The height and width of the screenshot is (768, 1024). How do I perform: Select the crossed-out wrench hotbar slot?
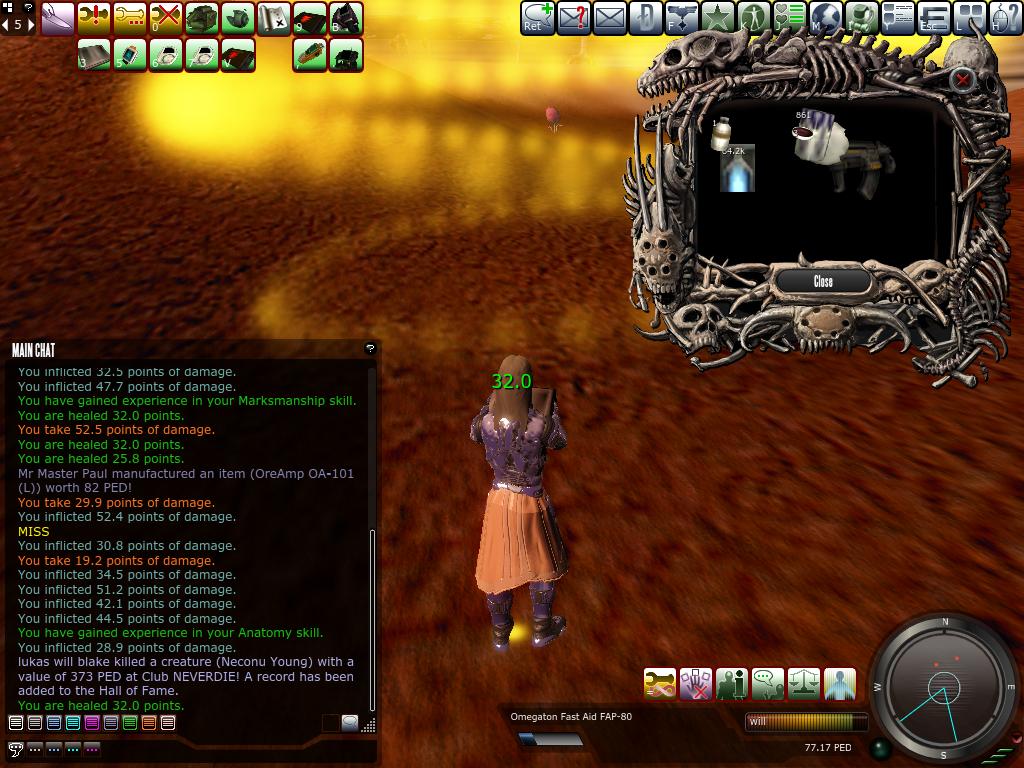[165, 18]
